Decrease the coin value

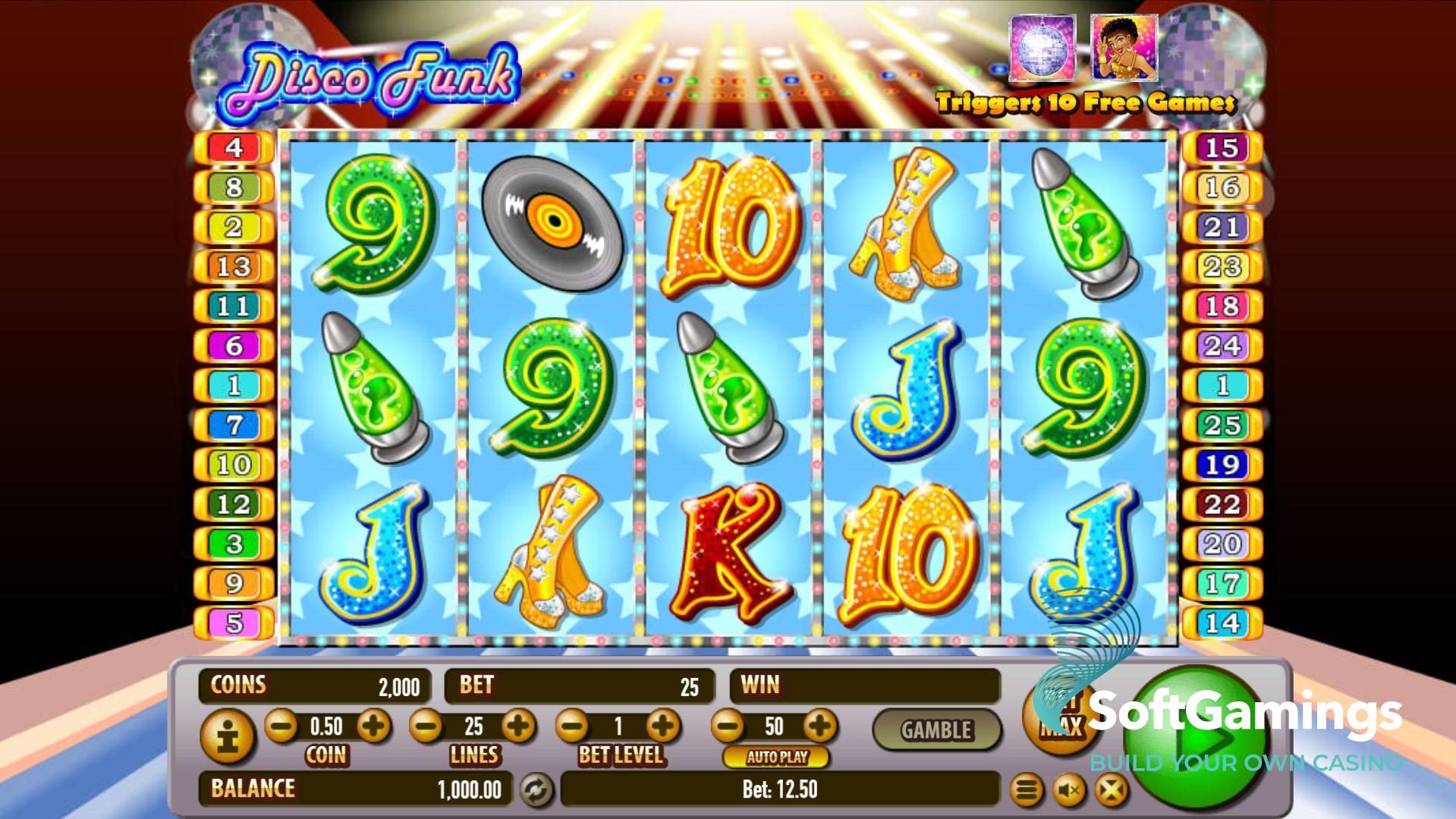281,726
